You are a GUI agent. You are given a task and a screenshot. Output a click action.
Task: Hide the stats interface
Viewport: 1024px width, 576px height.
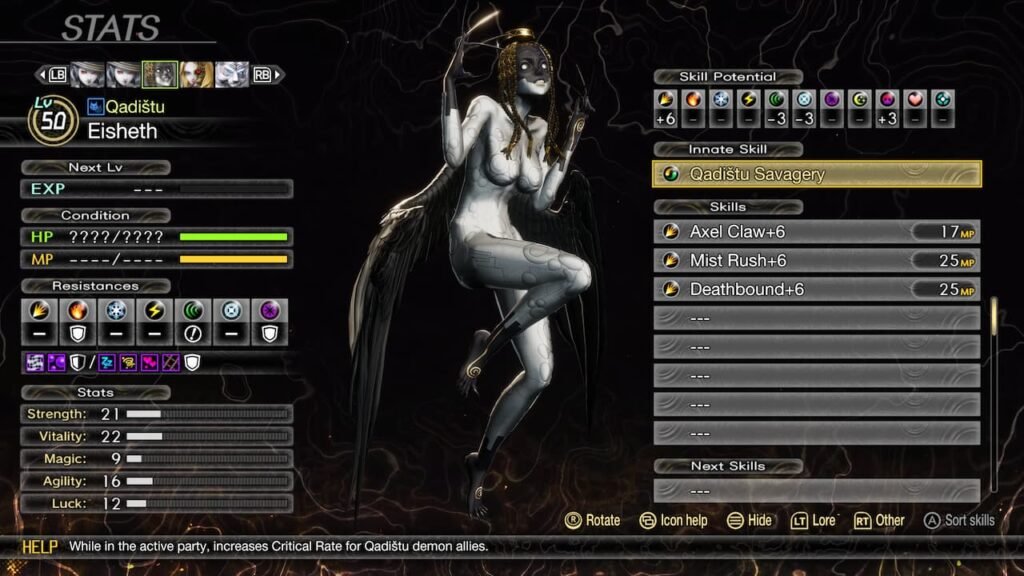pyautogui.click(x=749, y=520)
